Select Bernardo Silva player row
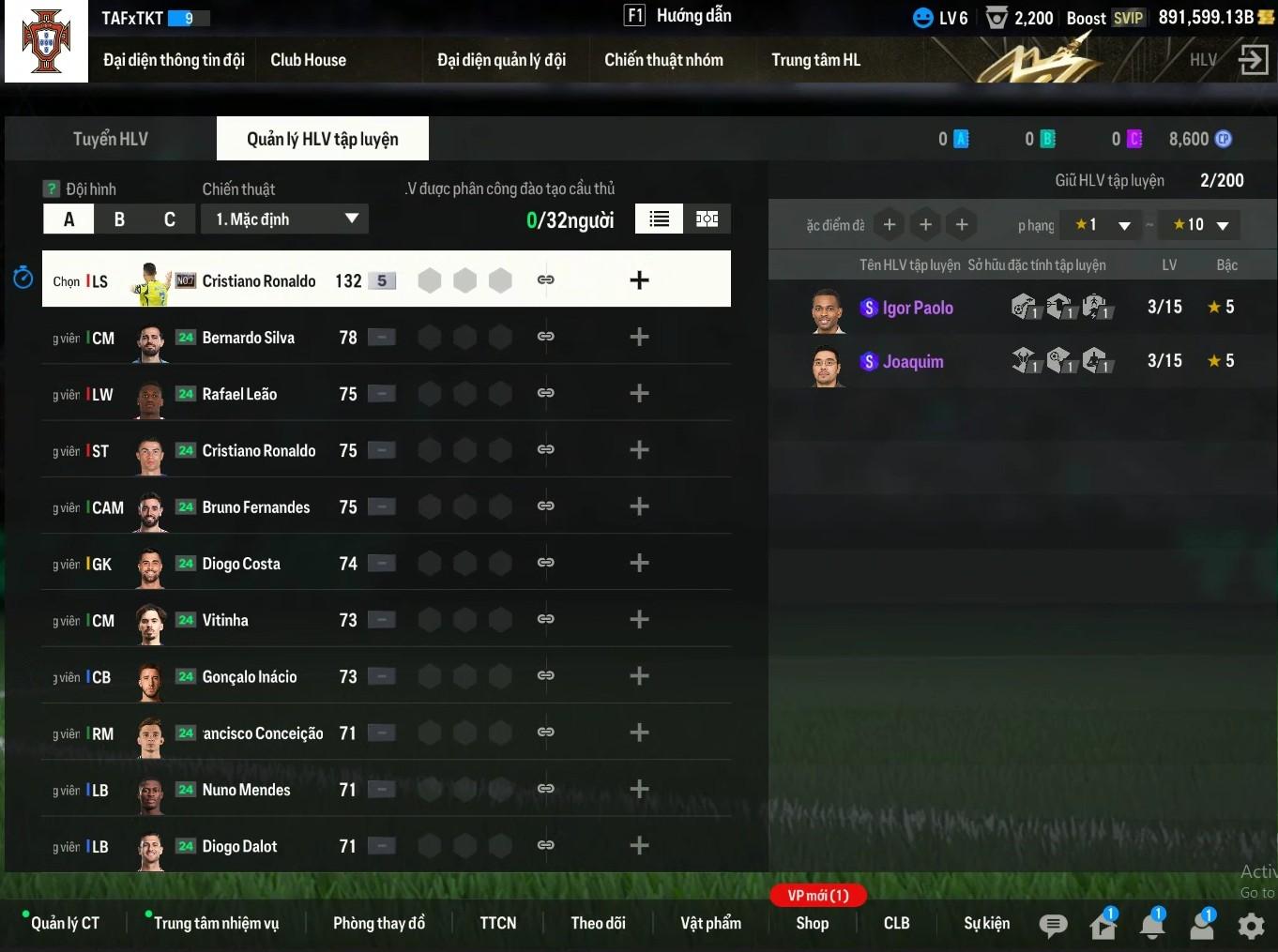Image resolution: width=1278 pixels, height=952 pixels. pos(248,338)
